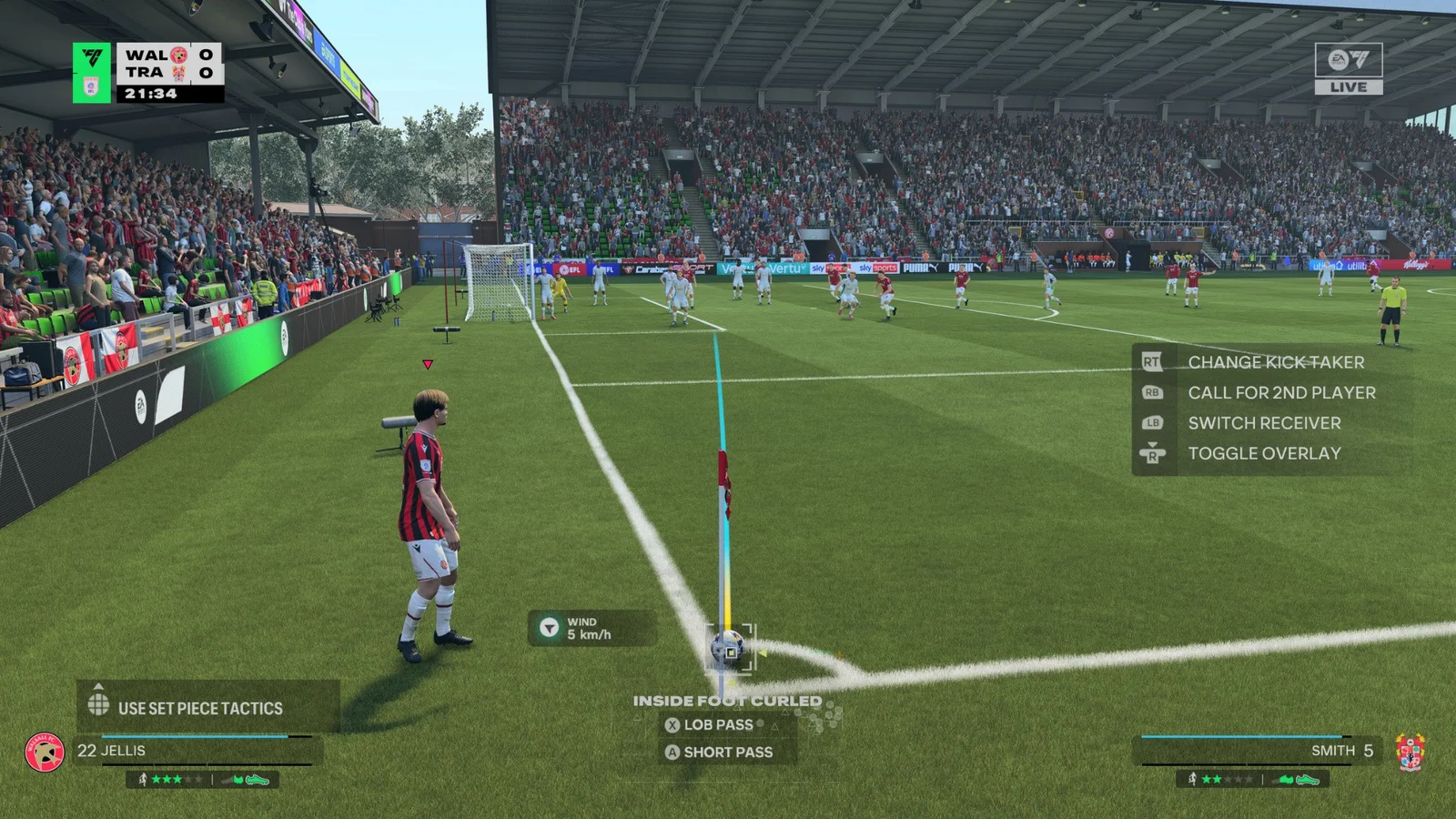Open the kick style options above the delivery label
Viewport: 1456px width, 819px height.
728,701
